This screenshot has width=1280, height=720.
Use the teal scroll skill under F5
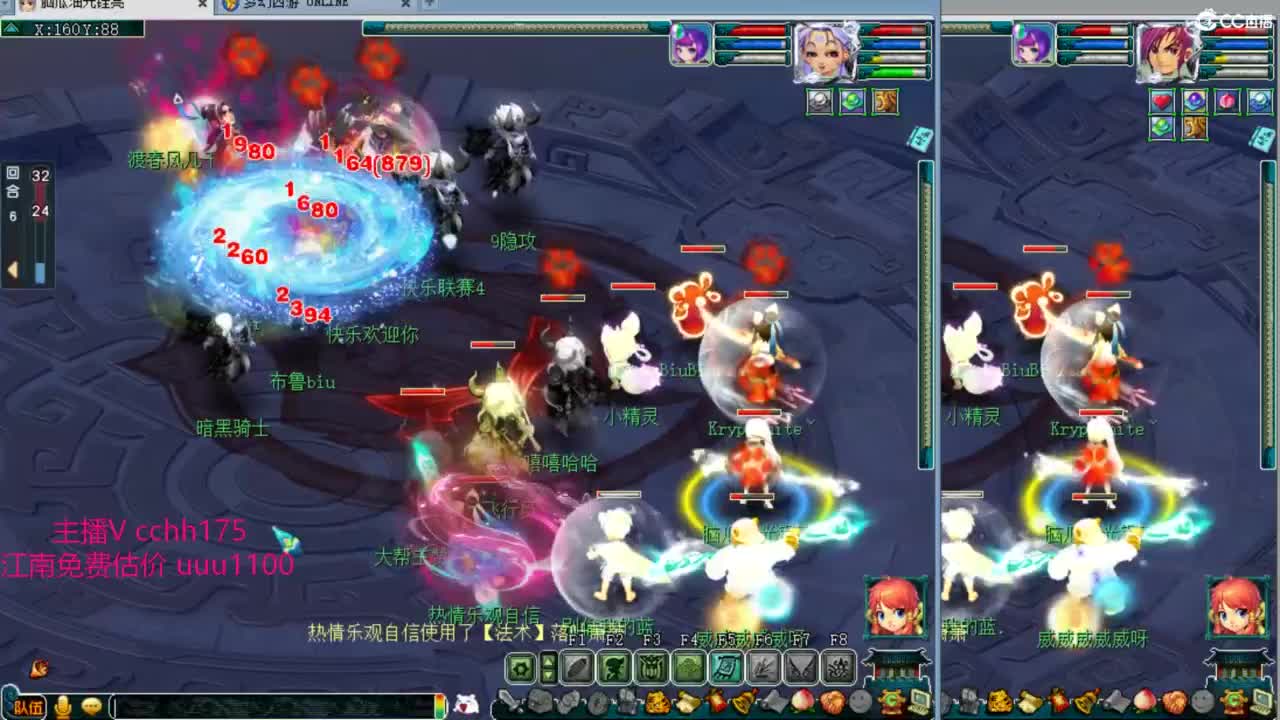pyautogui.click(x=727, y=667)
